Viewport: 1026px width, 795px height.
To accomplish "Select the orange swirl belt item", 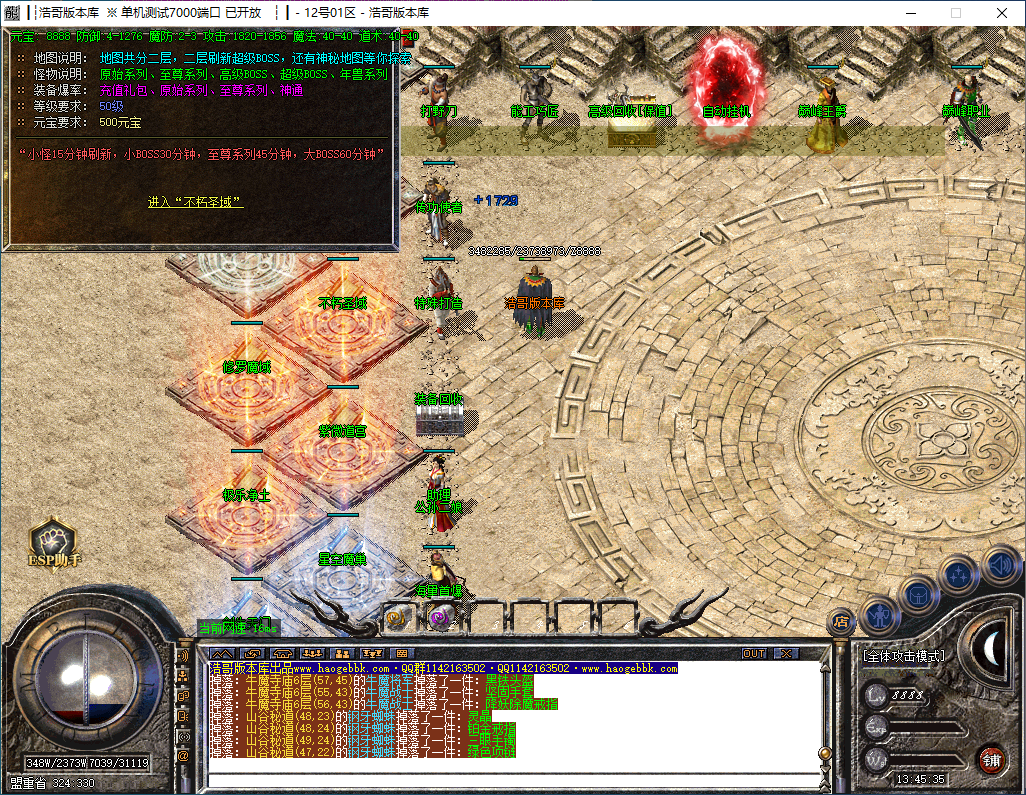I will 396,619.
